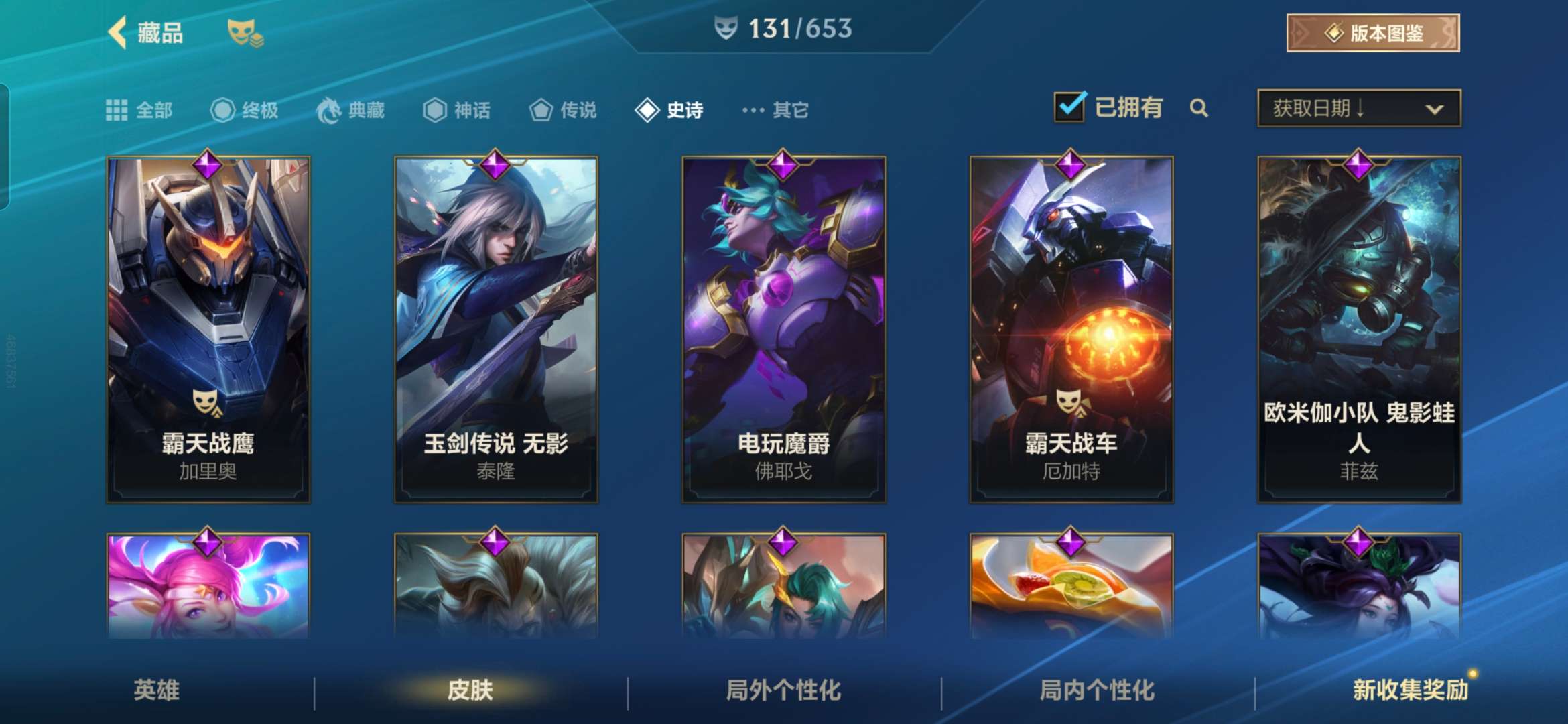This screenshot has width=1568, height=724.
Task: Open the 玉剑传说 无影 泰隆 skin card
Action: 496,329
